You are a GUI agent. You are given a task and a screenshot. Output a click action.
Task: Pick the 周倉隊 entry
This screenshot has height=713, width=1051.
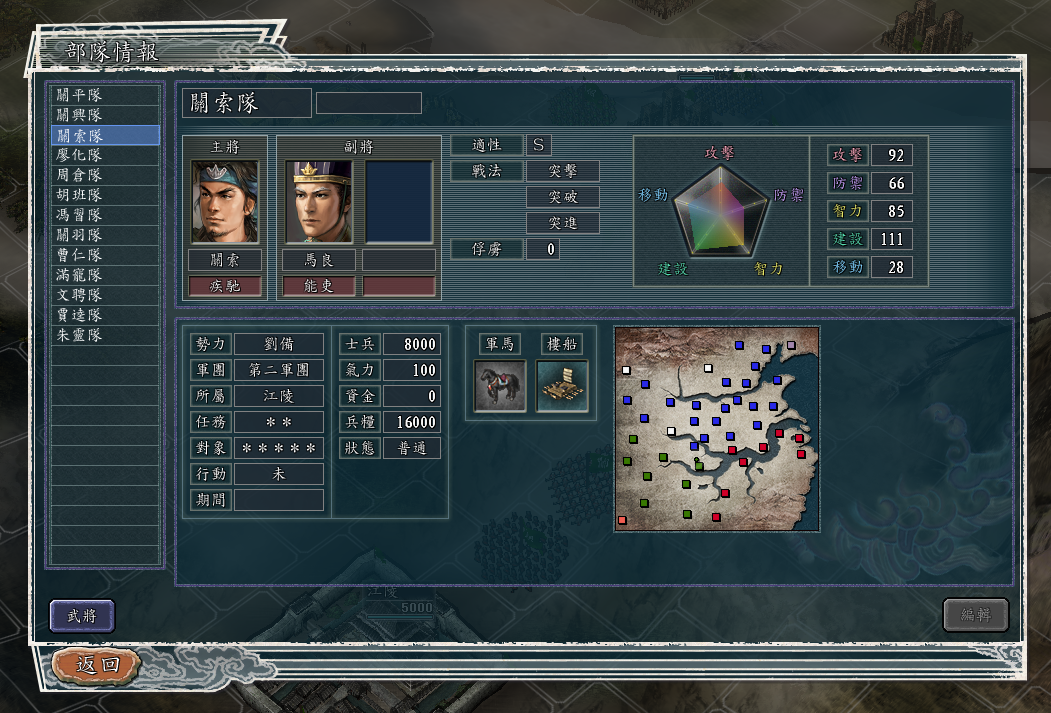point(105,175)
